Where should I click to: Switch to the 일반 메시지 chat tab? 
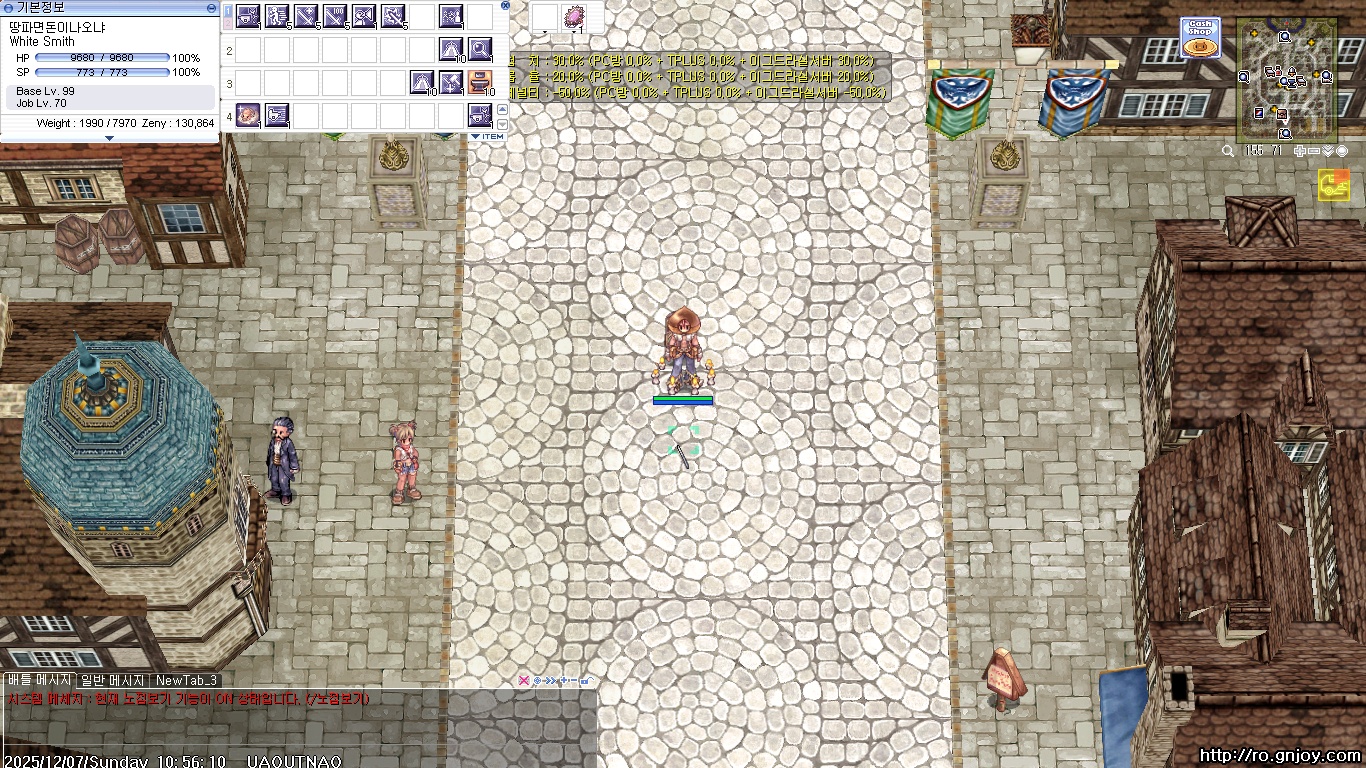[113, 680]
